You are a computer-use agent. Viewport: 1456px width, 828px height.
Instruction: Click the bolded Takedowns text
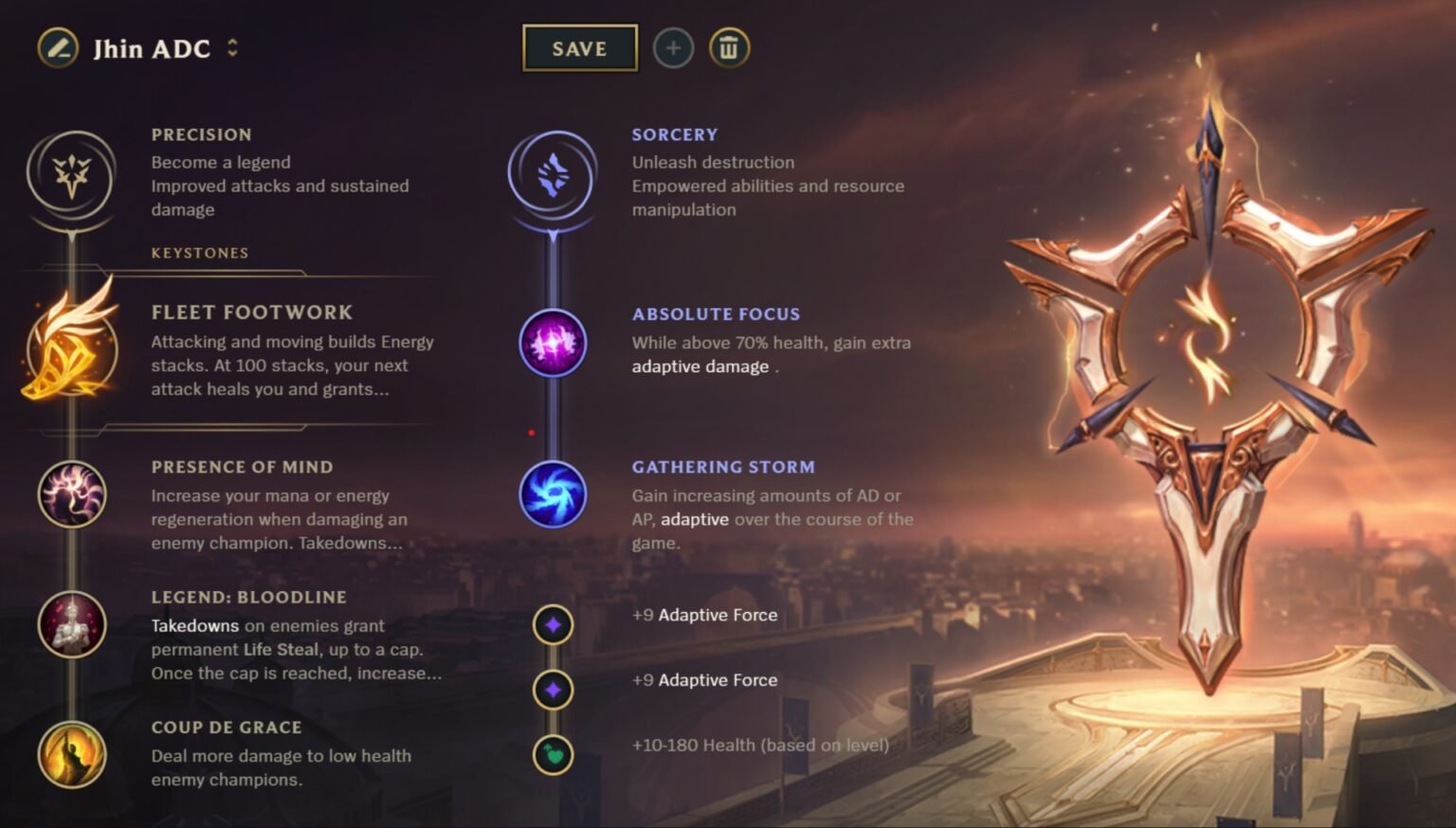click(194, 625)
